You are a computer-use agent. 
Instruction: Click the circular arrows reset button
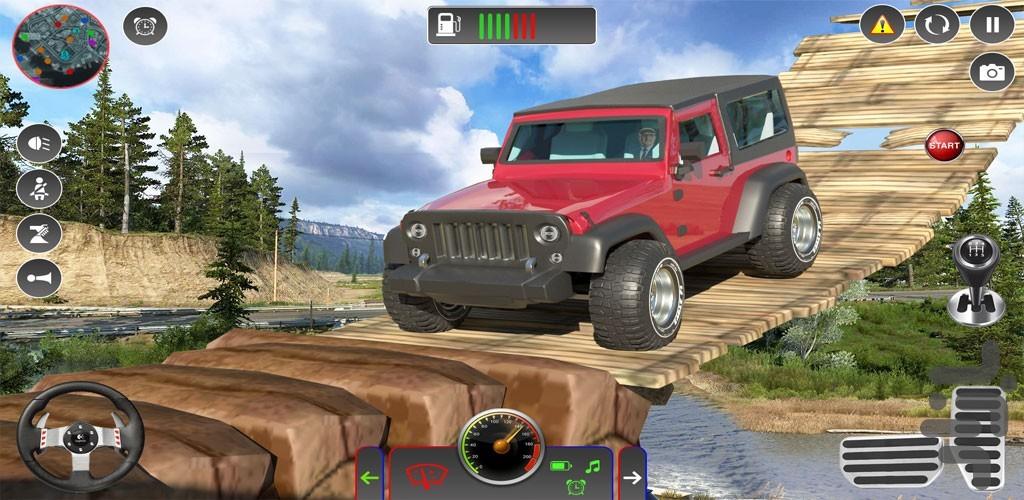937,24
